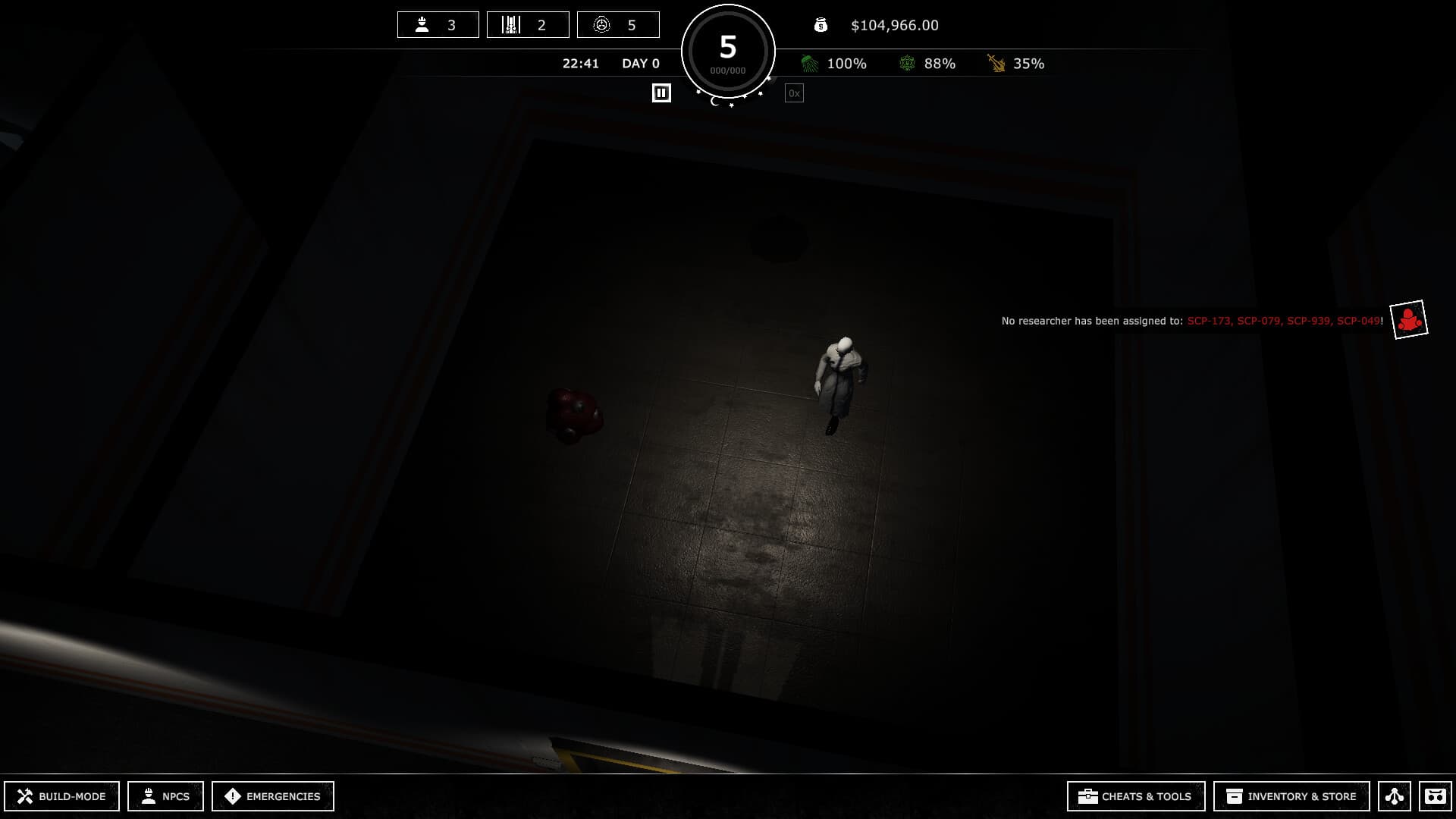Open the Inventory & Store panel
The height and width of the screenshot is (819, 1456).
pyautogui.click(x=1291, y=796)
